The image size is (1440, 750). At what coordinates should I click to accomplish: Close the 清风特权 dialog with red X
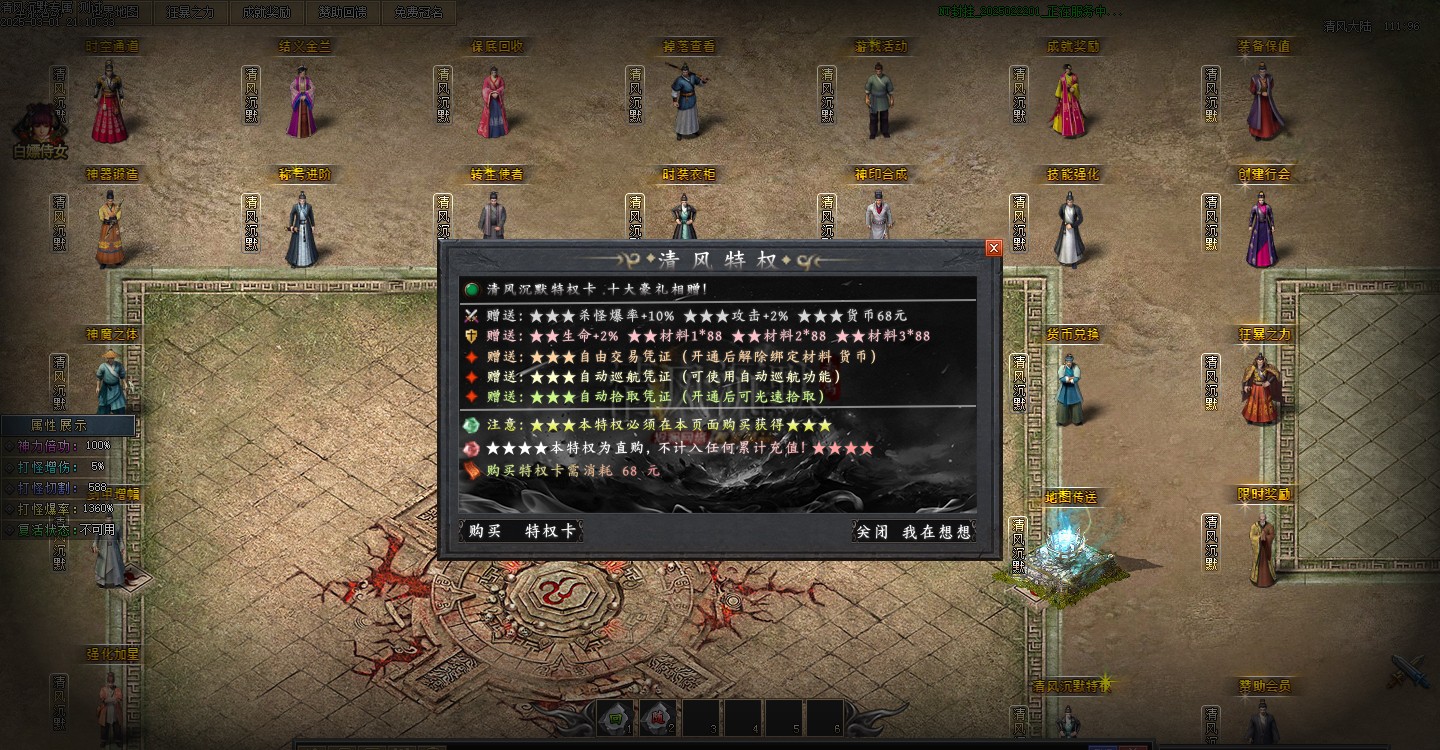[x=993, y=248]
